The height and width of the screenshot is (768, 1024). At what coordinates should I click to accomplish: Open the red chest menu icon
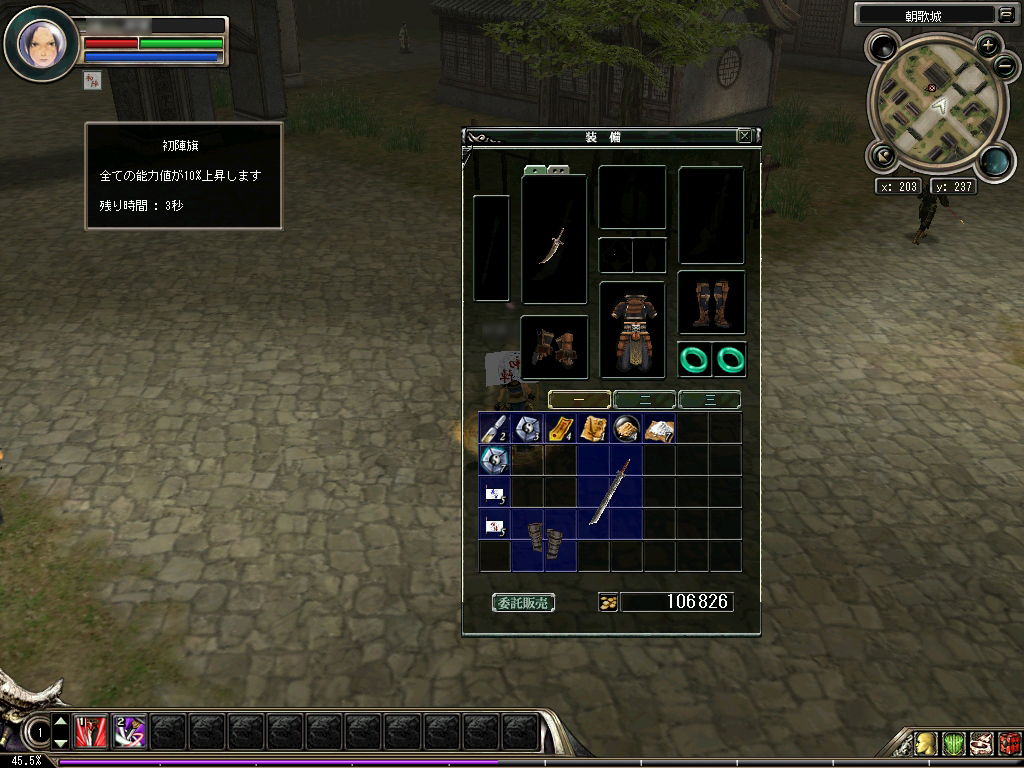[x=1009, y=744]
